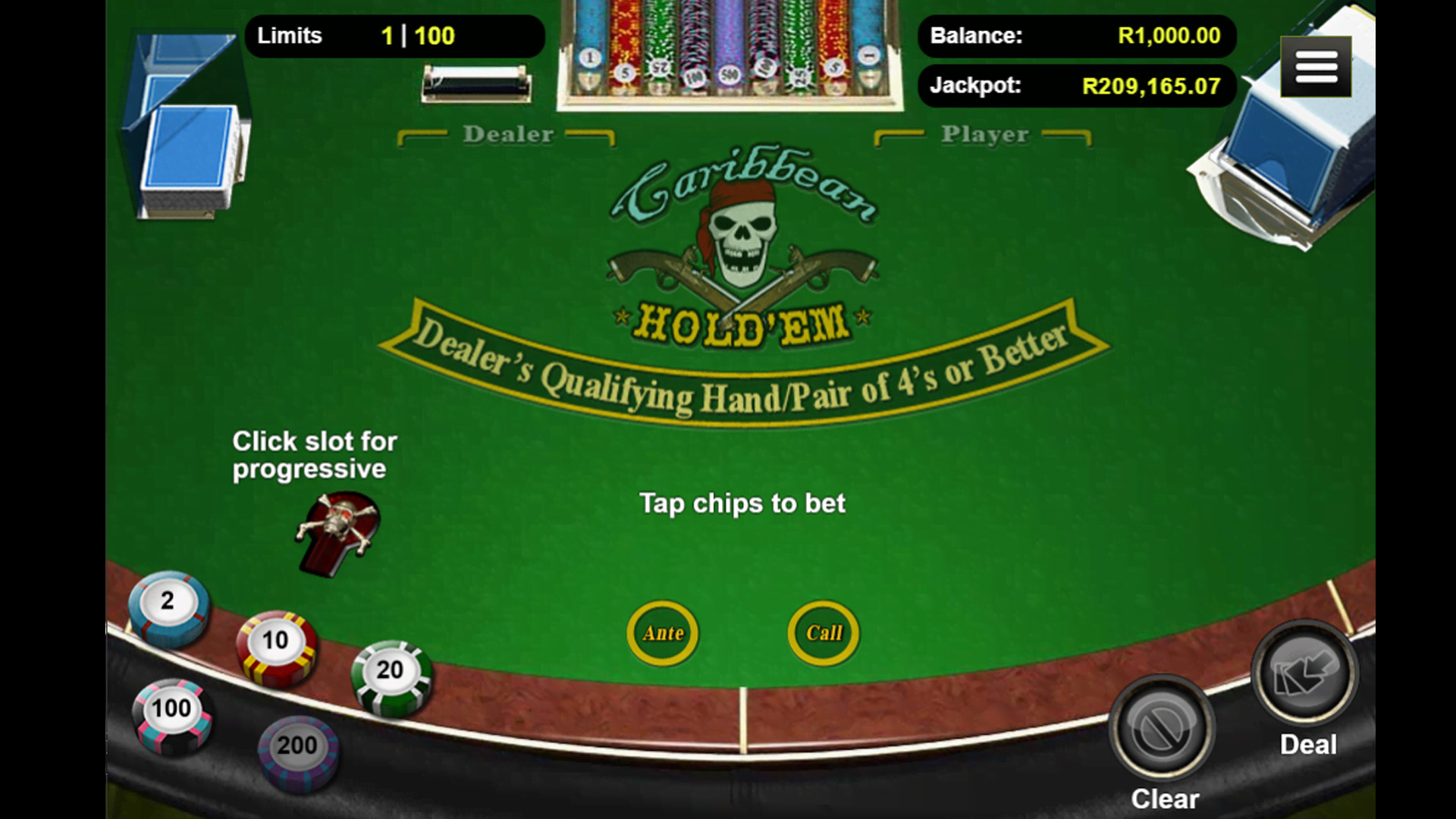Screen dimensions: 1456x819
Task: Place a bet on the Ante circle
Action: tap(663, 633)
